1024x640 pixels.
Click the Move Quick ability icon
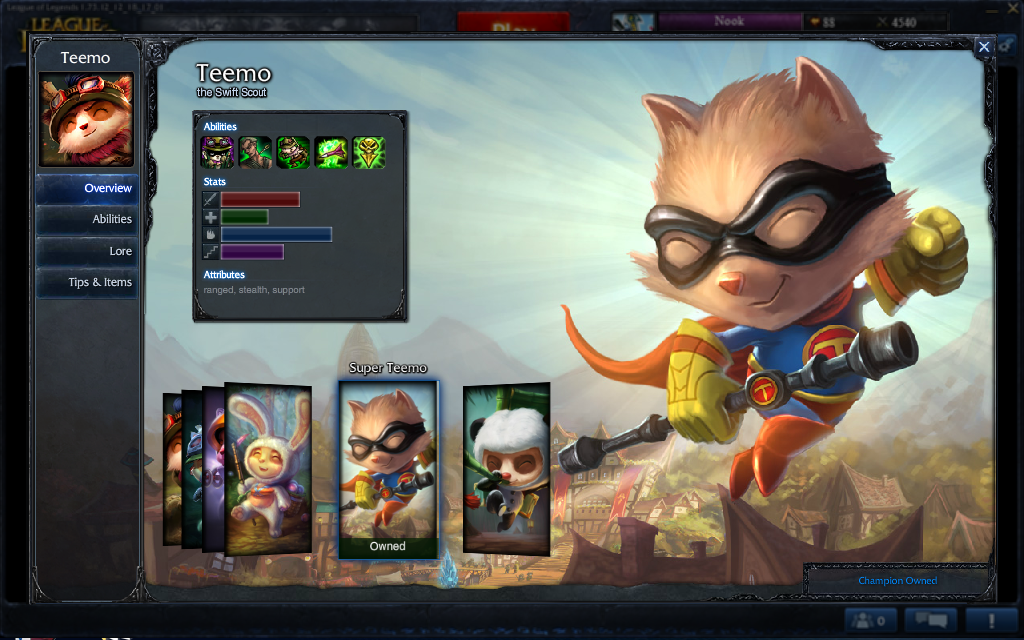pyautogui.click(x=293, y=152)
